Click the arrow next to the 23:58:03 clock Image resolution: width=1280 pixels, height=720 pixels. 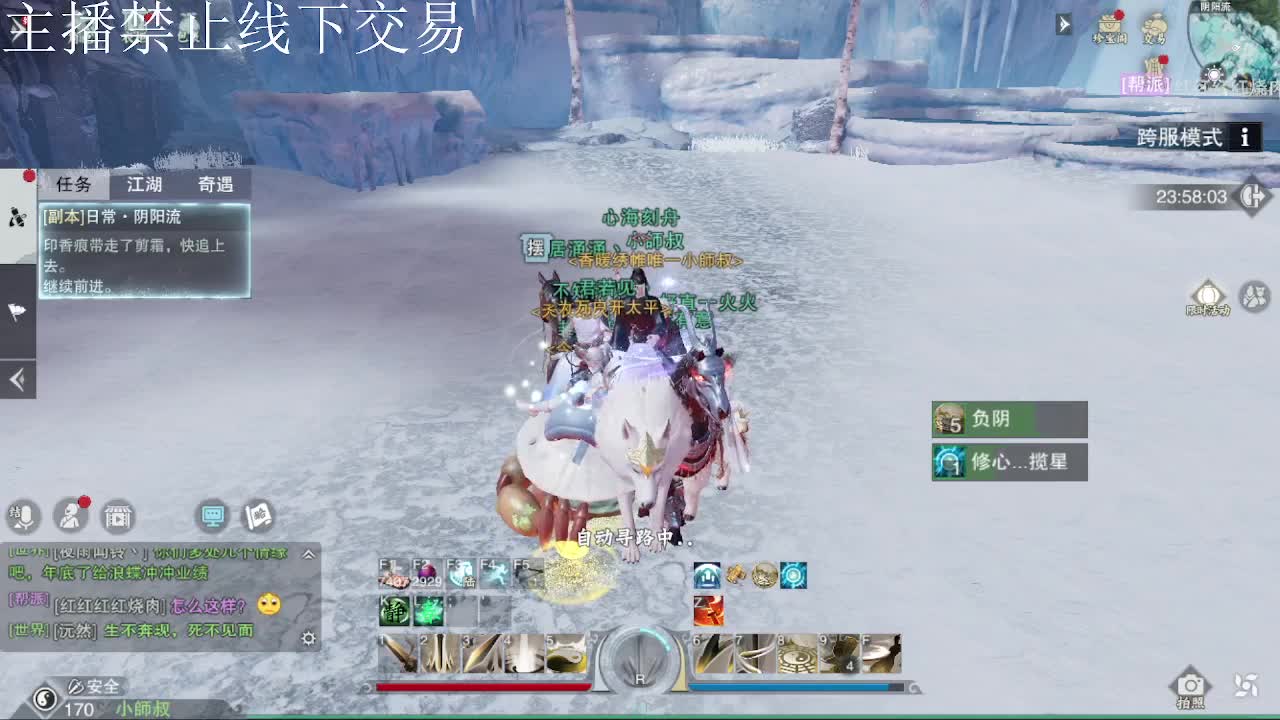tap(1253, 197)
